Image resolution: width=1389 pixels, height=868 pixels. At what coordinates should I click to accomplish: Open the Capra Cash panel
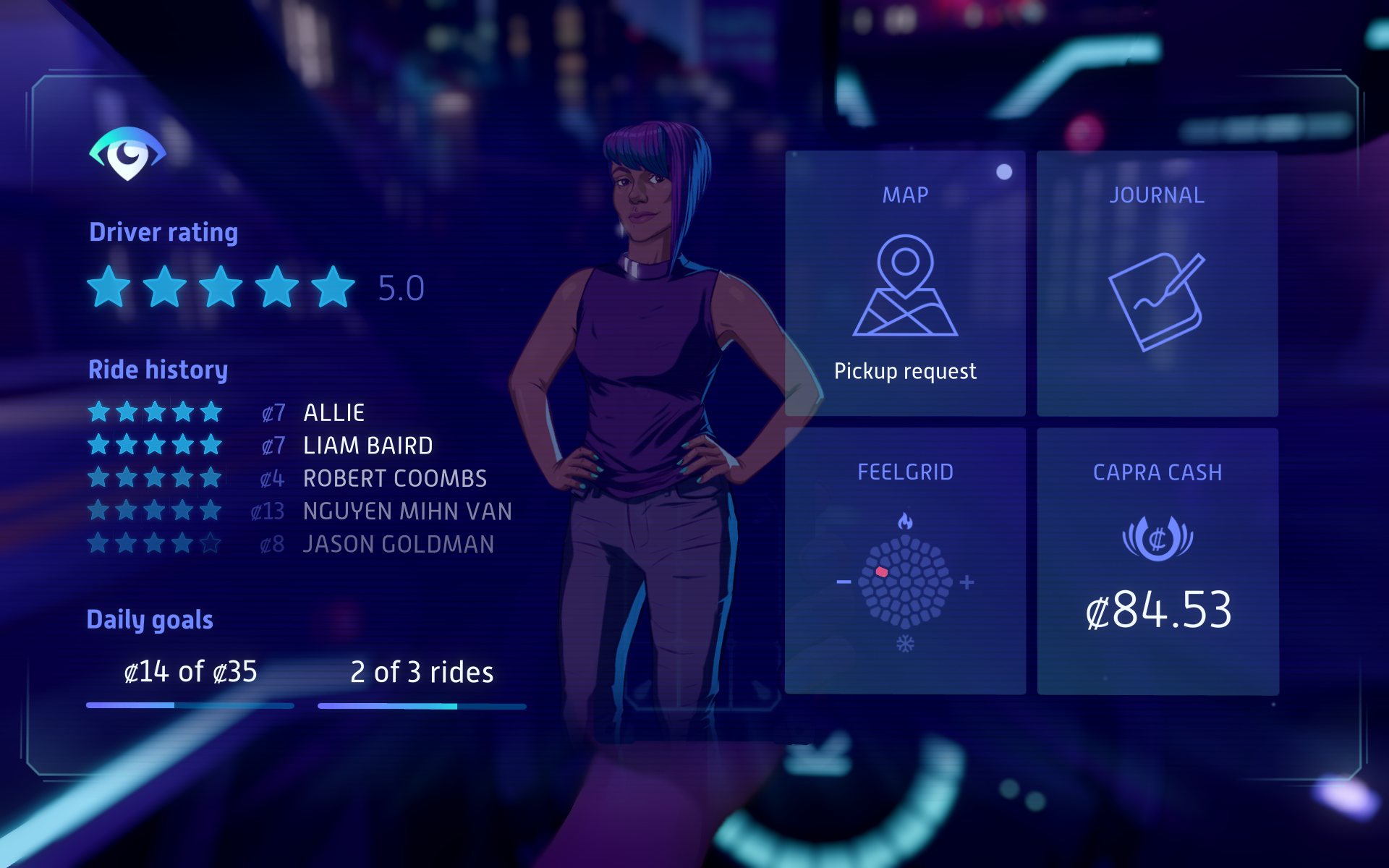(1157, 561)
